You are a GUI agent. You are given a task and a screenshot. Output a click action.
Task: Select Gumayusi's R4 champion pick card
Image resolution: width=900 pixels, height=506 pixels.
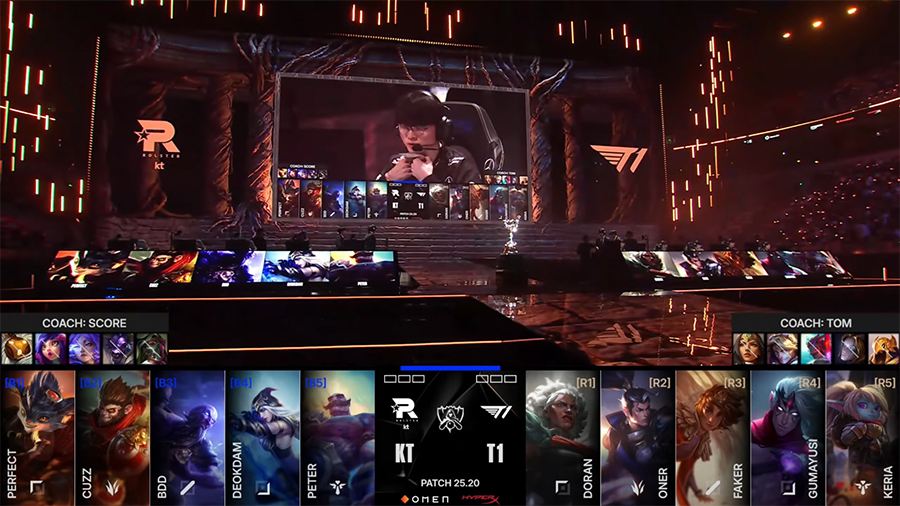point(787,437)
